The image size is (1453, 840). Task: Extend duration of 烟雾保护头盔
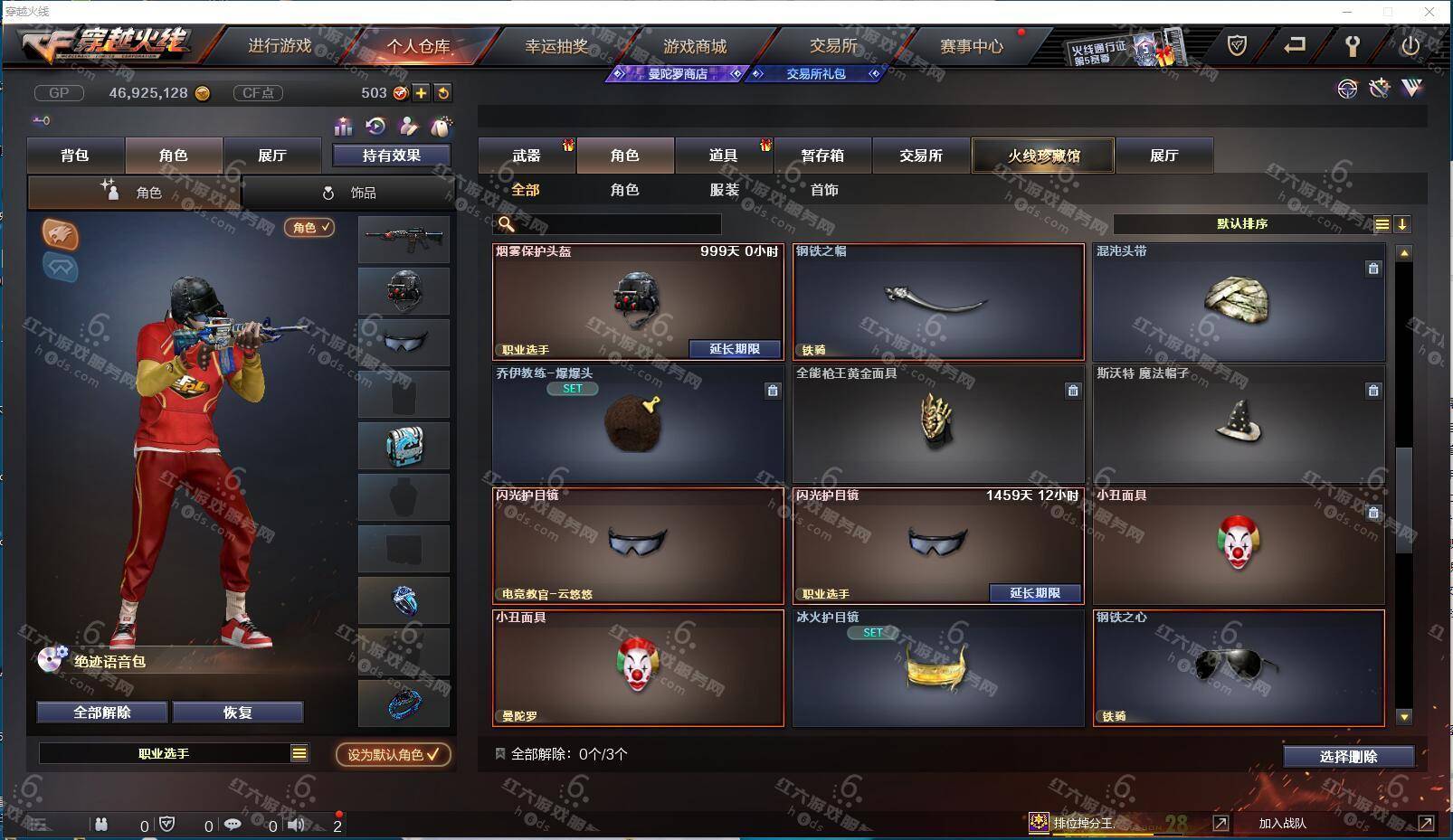[x=735, y=349]
